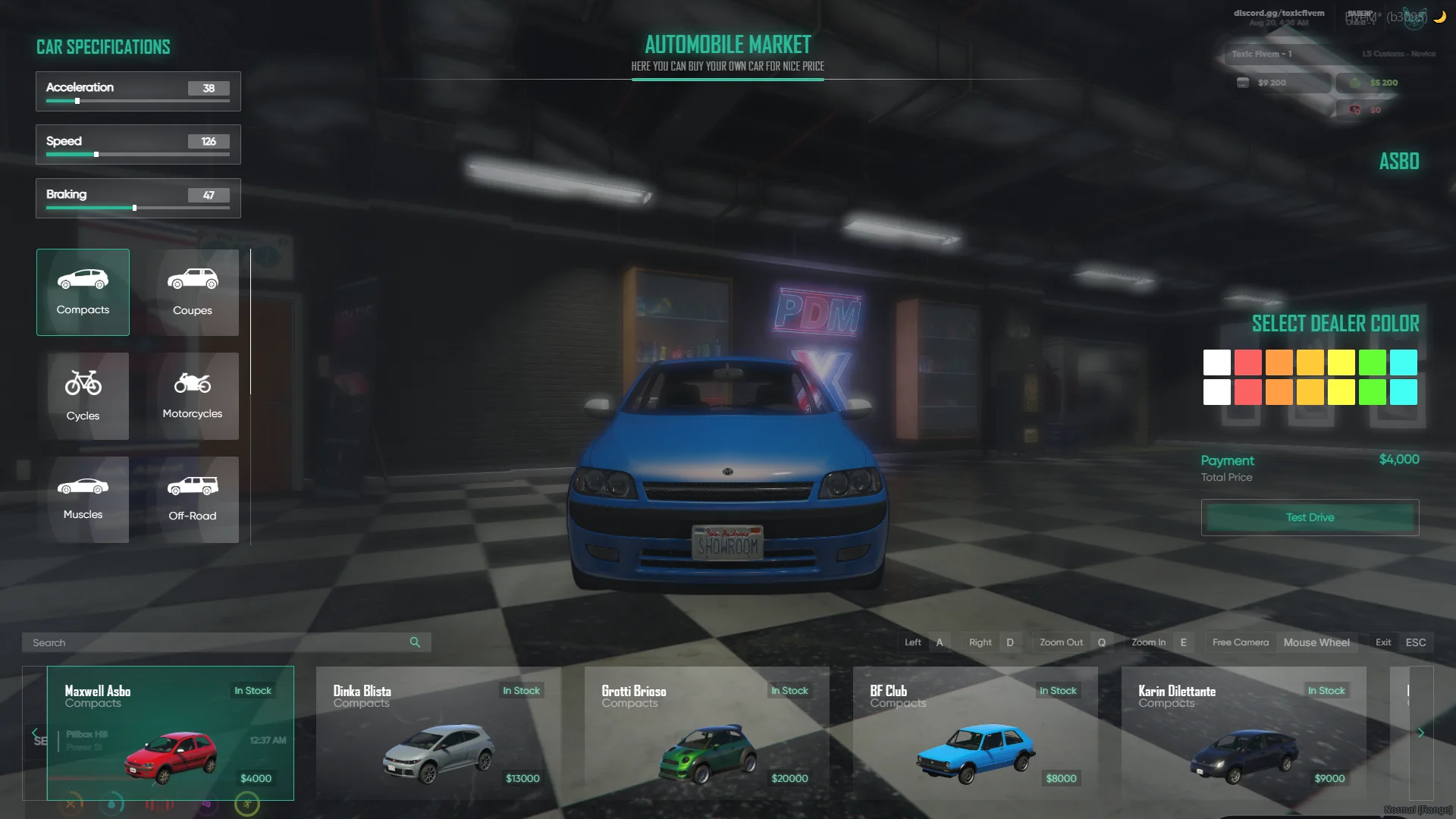Image resolution: width=1456 pixels, height=819 pixels.
Task: Select the Compacts vehicle category
Action: point(83,292)
